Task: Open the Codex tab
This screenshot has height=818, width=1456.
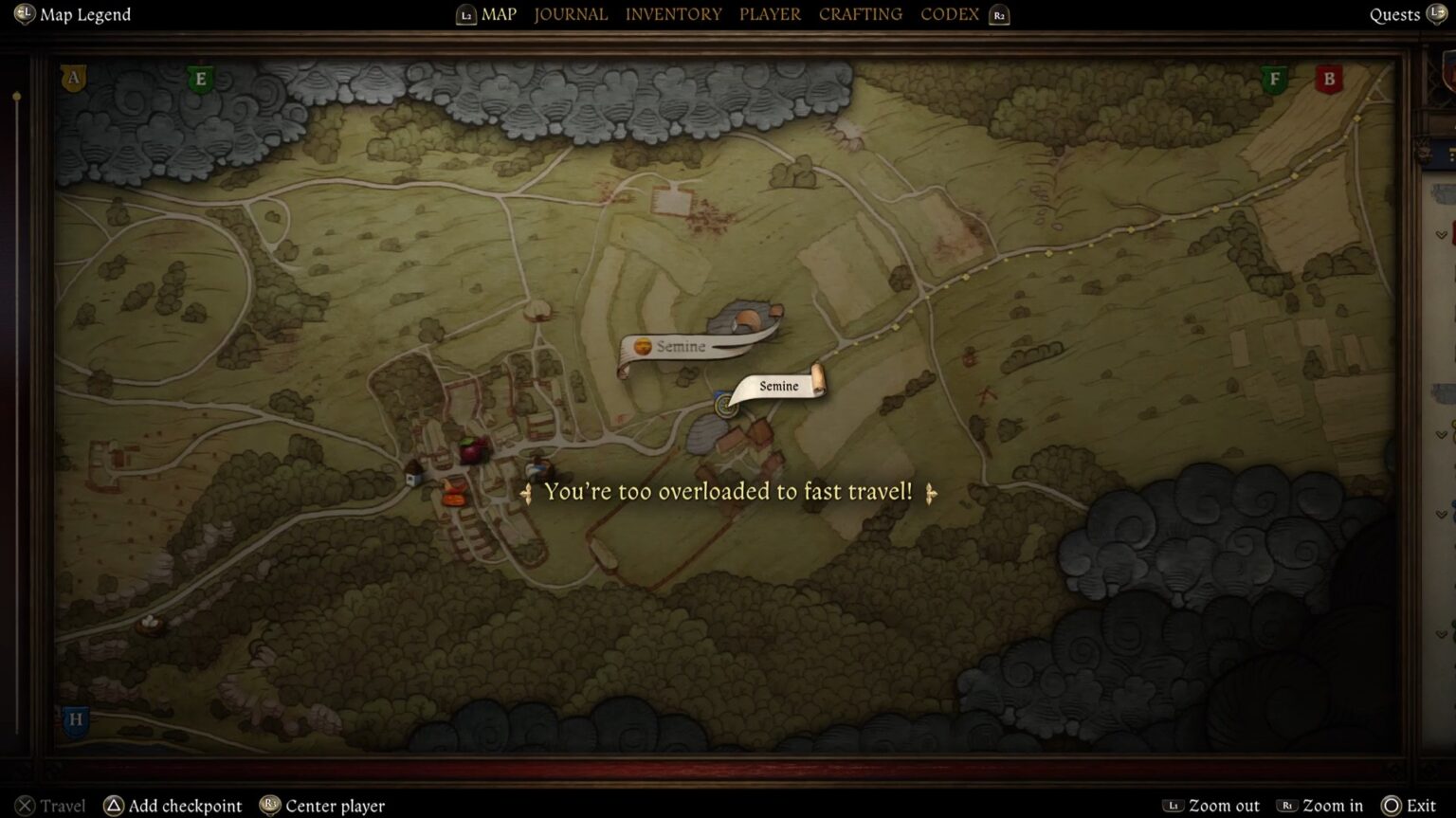Action: tap(950, 14)
